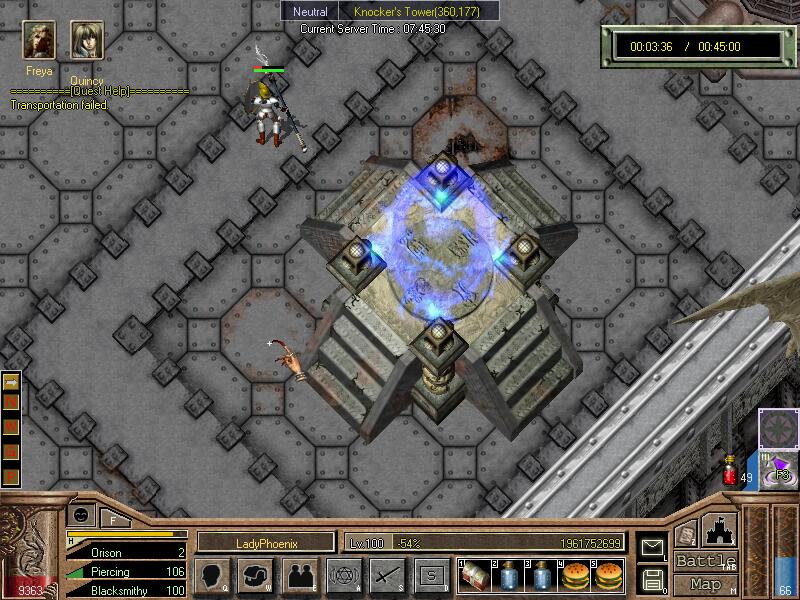This screenshot has width=800, height=600.
Task: Use the blue potion in hotbar slot 2
Action: [510, 576]
